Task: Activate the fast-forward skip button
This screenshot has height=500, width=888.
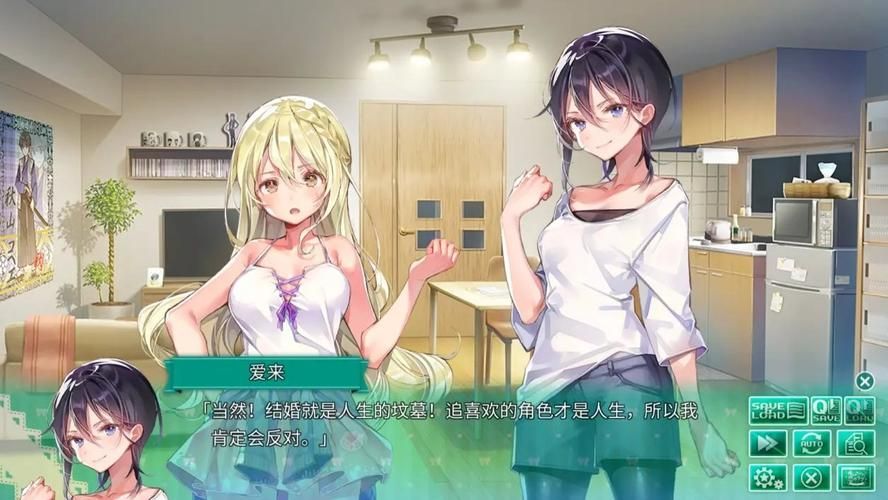Action: pos(767,443)
